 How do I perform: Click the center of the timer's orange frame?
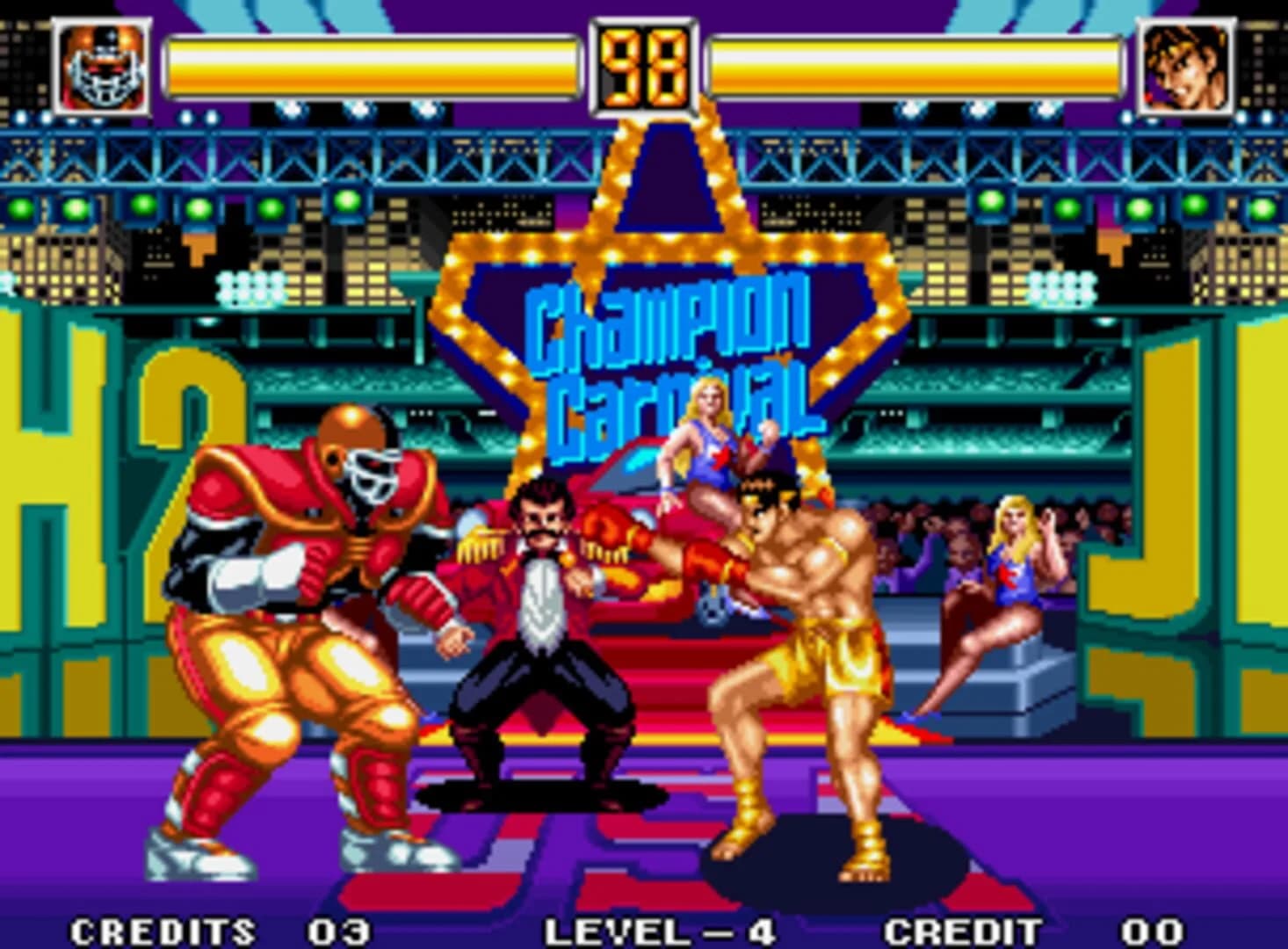pos(642,66)
